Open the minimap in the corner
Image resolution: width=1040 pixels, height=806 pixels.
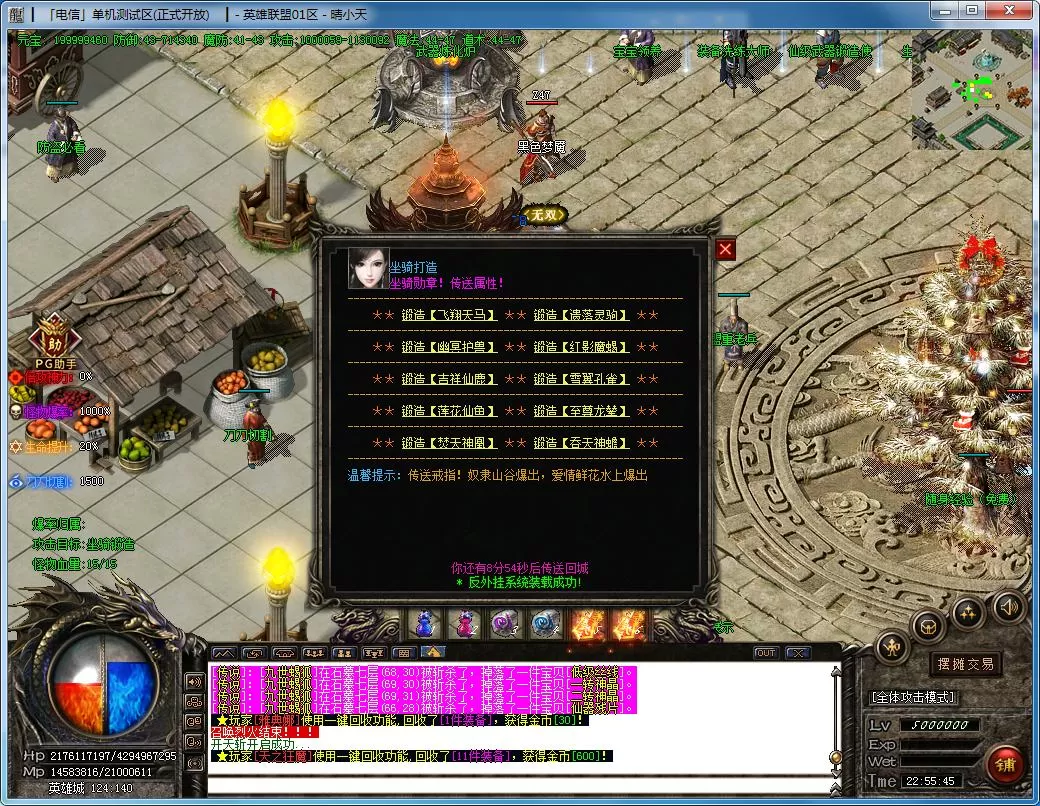click(x=970, y=90)
